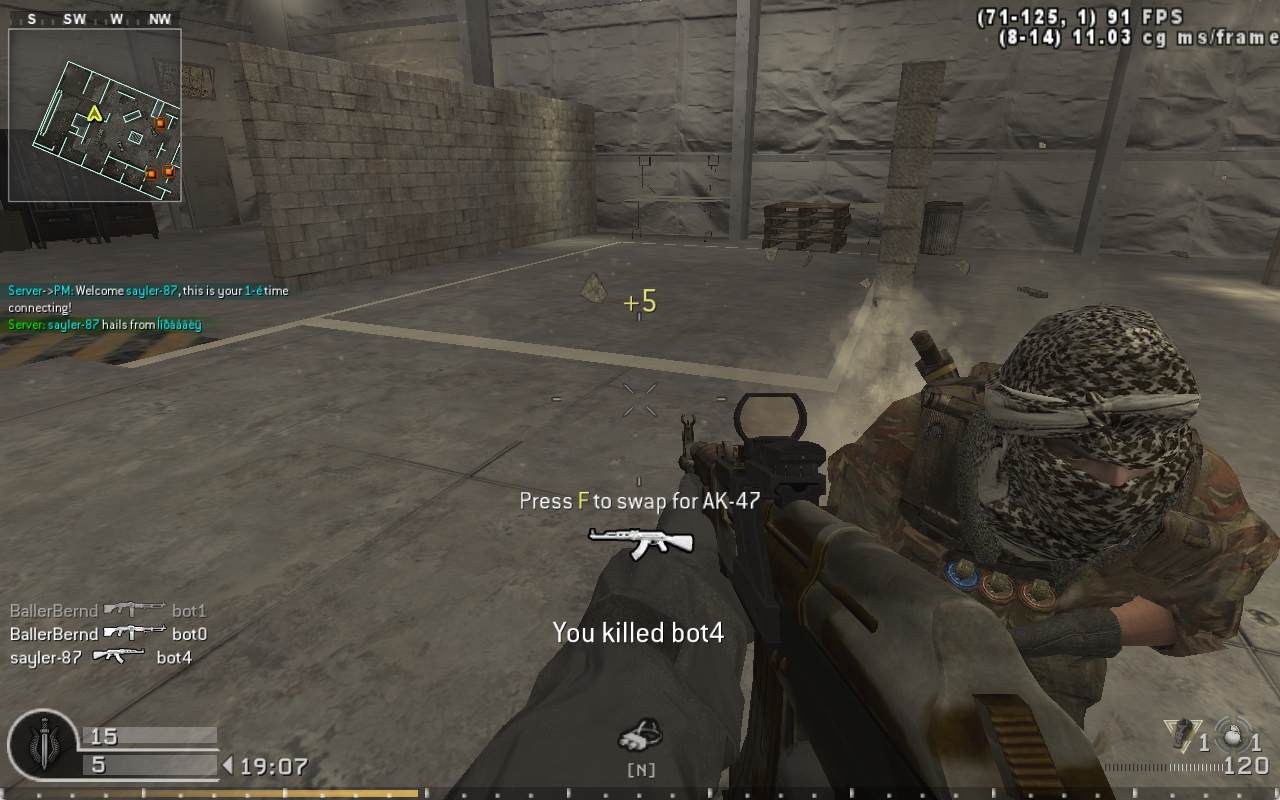Click the AK-47 weapon swap icon
The width and height of the screenshot is (1280, 800).
tap(640, 543)
